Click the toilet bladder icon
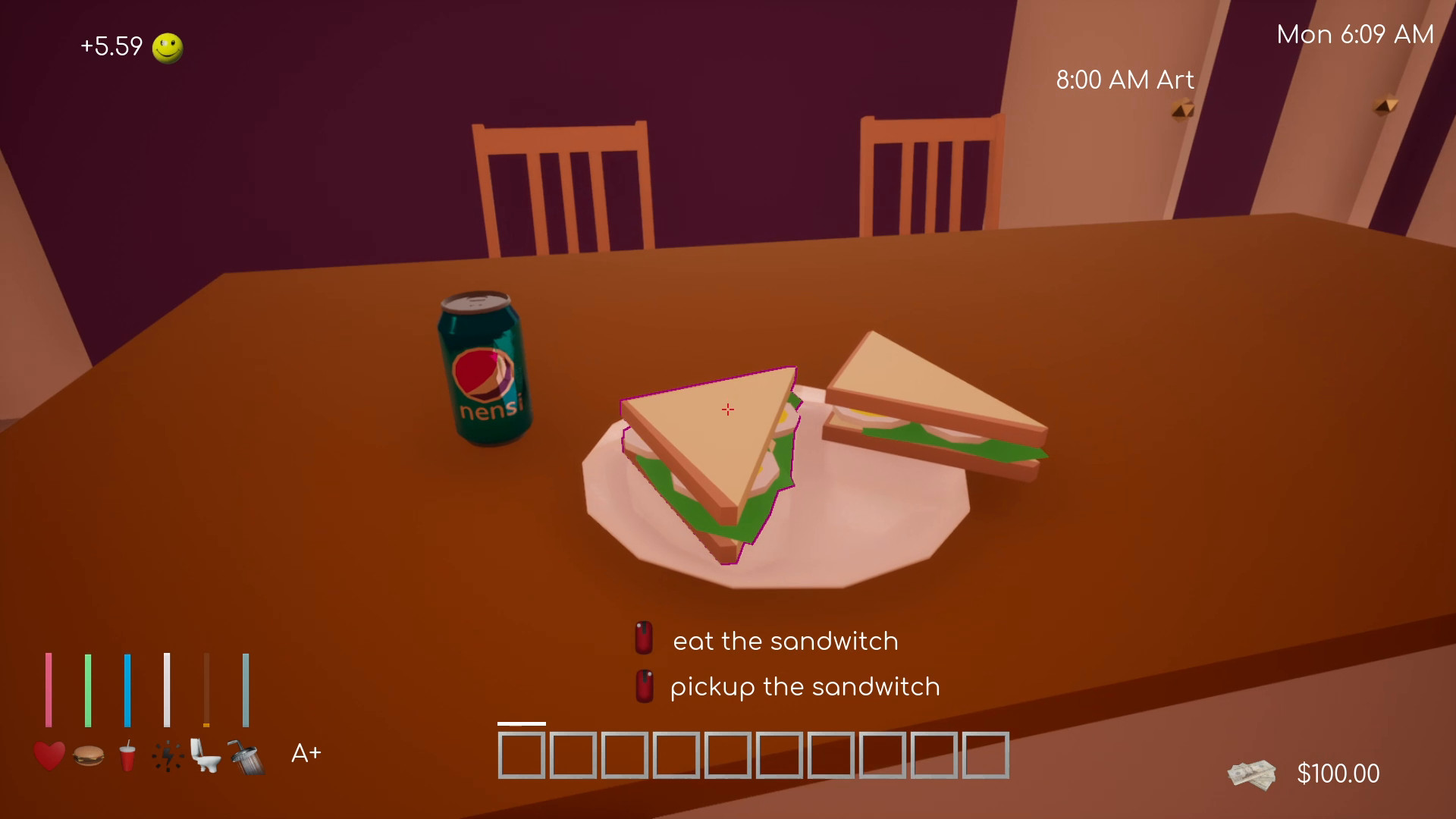 click(207, 755)
